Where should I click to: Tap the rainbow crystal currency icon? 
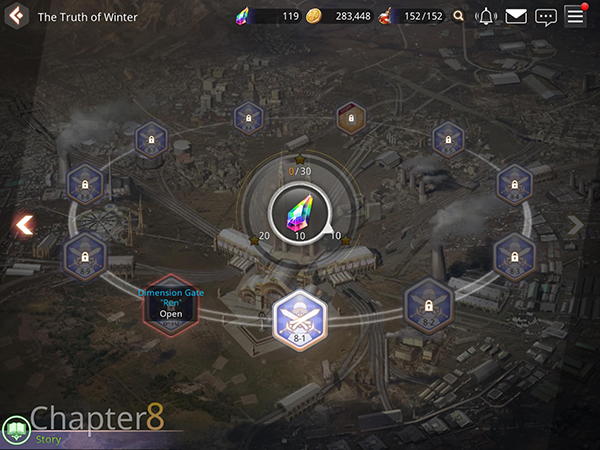click(x=244, y=16)
